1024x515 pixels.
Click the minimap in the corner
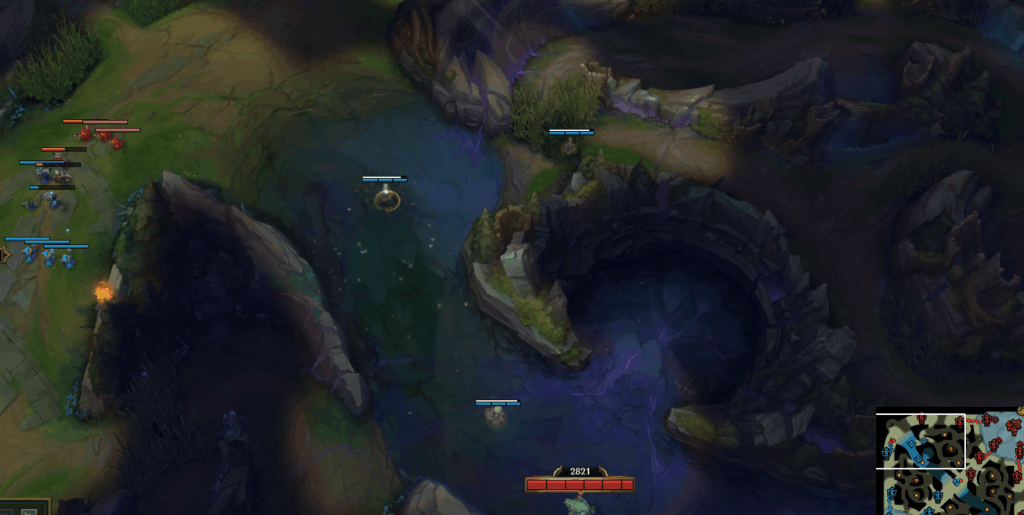(x=950, y=462)
